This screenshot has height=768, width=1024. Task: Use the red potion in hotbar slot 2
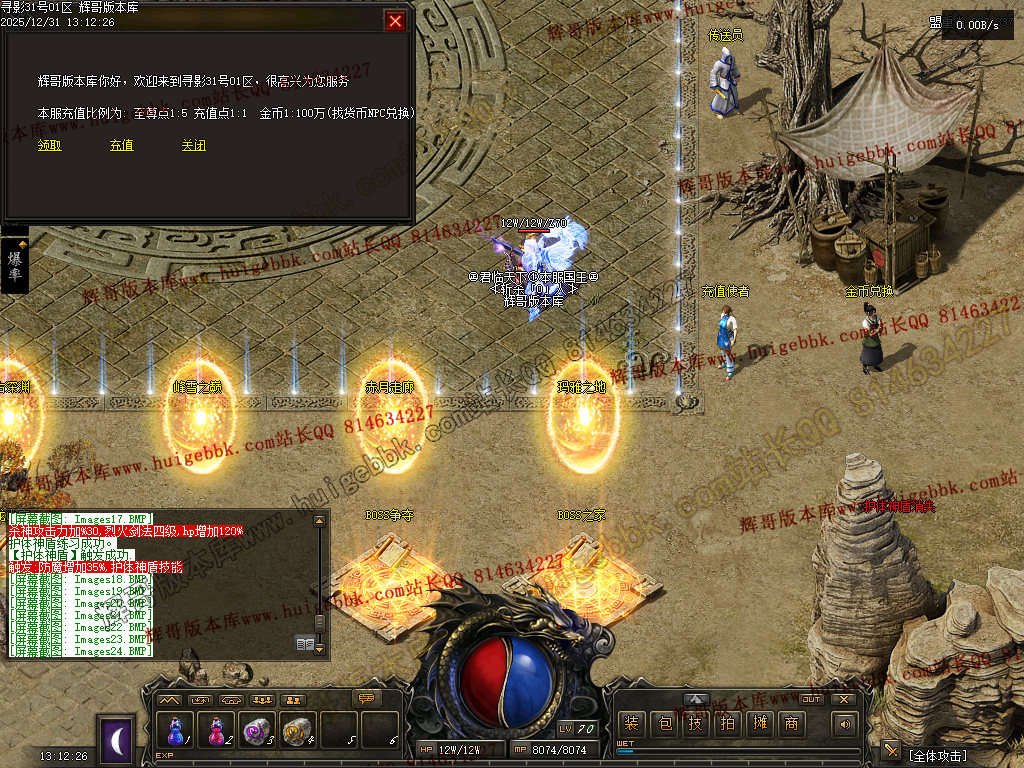point(216,729)
